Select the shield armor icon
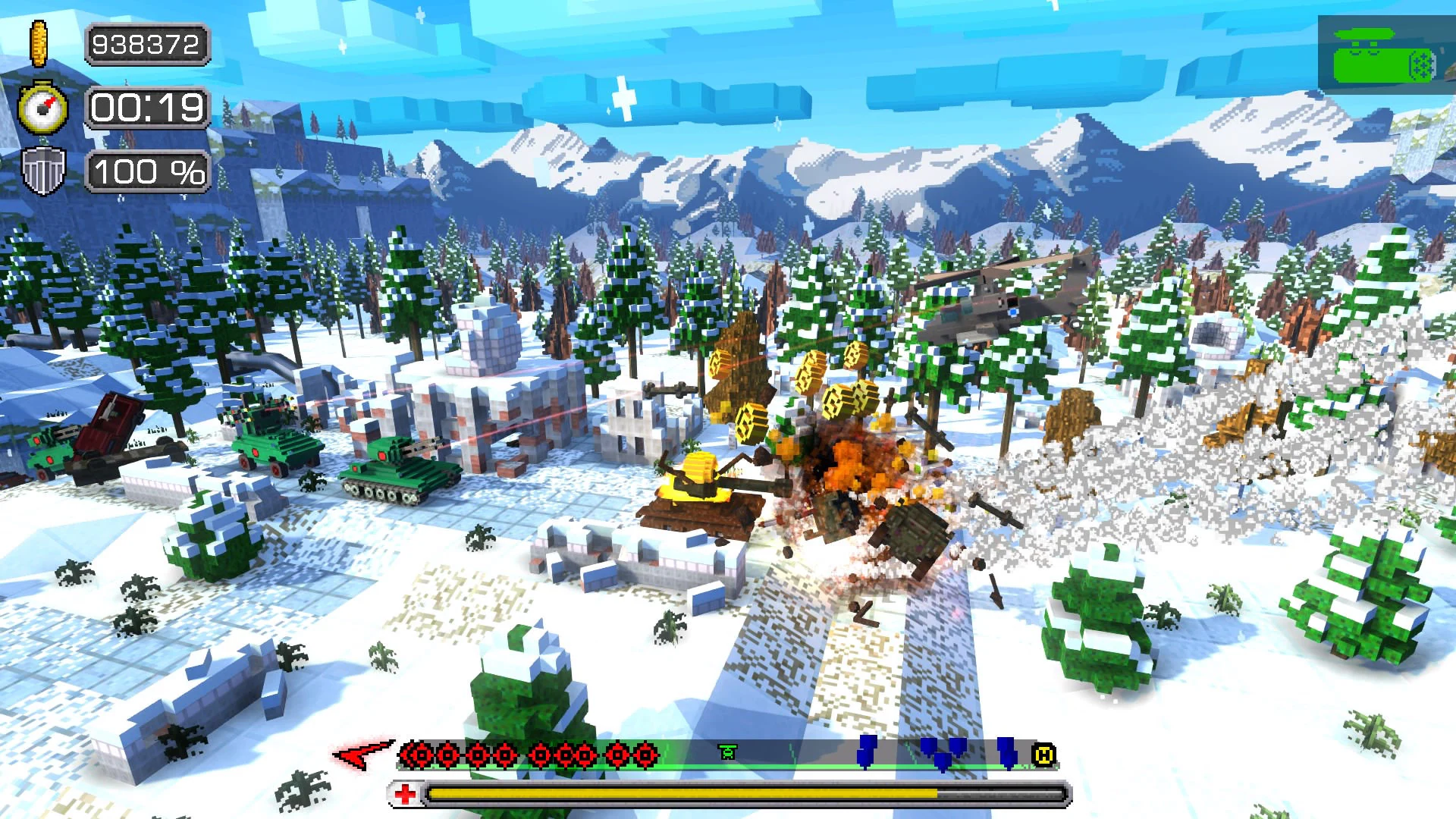Viewport: 1456px width, 819px height. 43,168
